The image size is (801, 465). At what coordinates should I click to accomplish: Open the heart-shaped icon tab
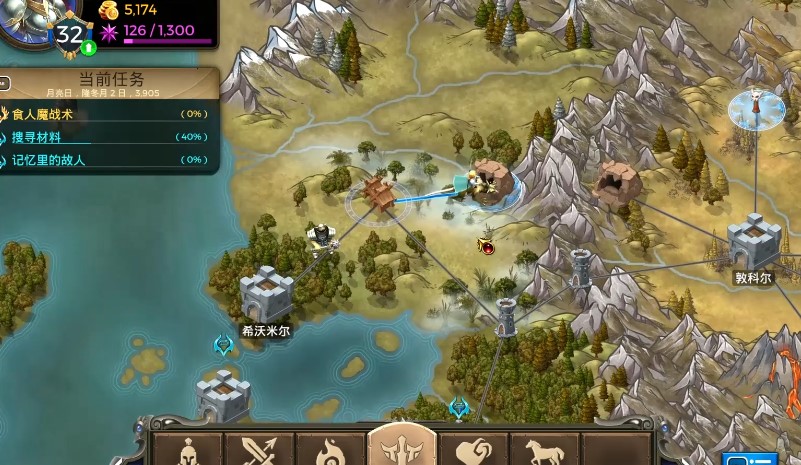click(x=473, y=450)
